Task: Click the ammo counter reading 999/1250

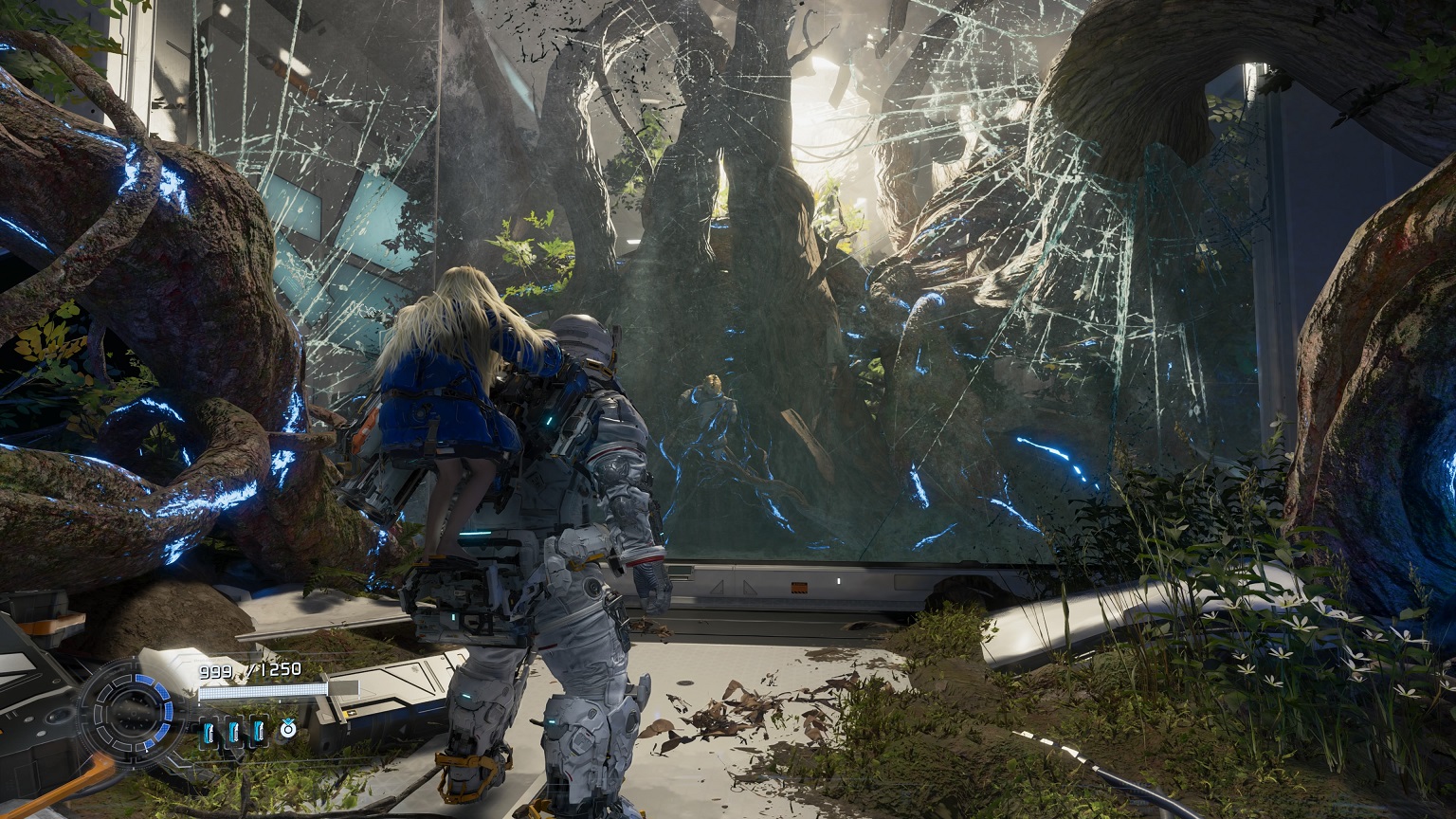Action: (x=249, y=670)
